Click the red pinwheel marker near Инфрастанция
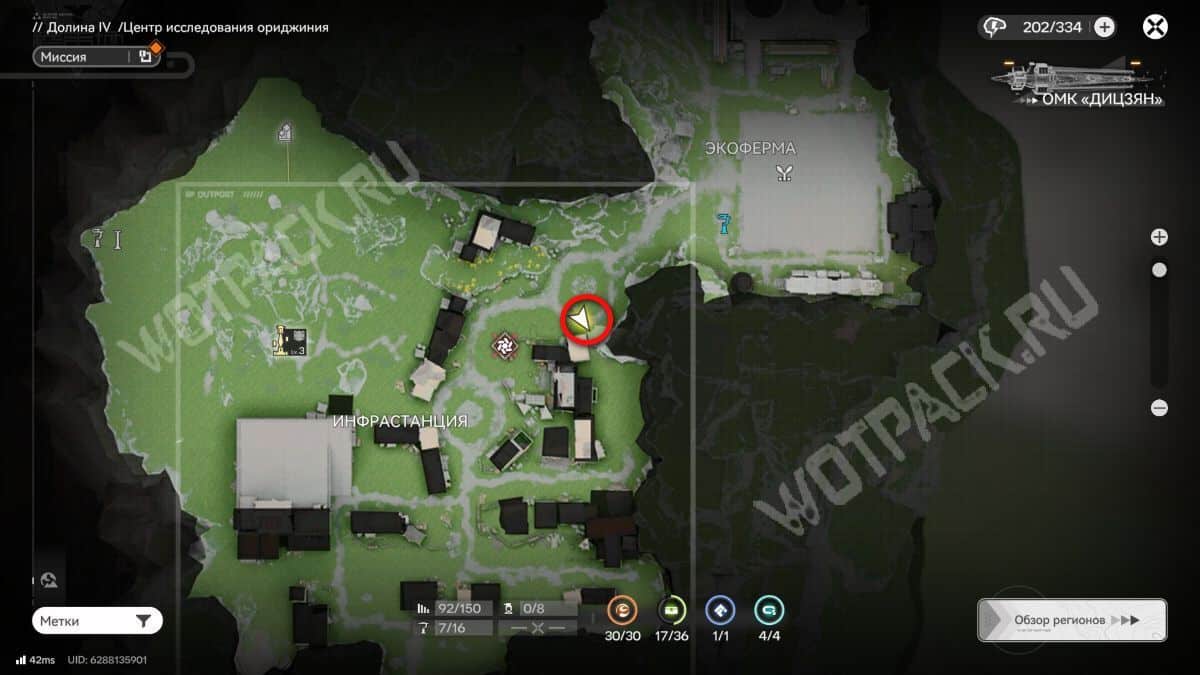Image resolution: width=1200 pixels, height=675 pixels. tap(505, 346)
